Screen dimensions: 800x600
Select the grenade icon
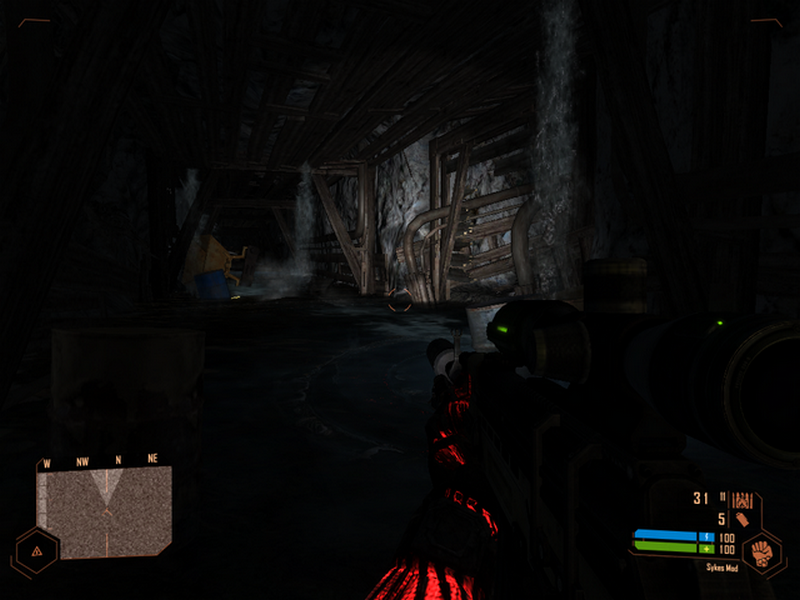[x=742, y=519]
